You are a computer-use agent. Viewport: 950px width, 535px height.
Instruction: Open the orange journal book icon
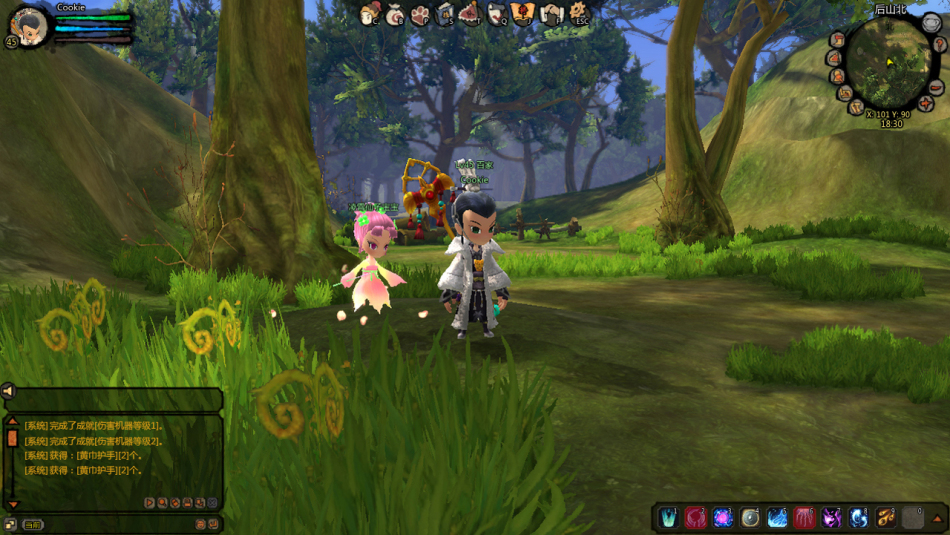(x=523, y=14)
